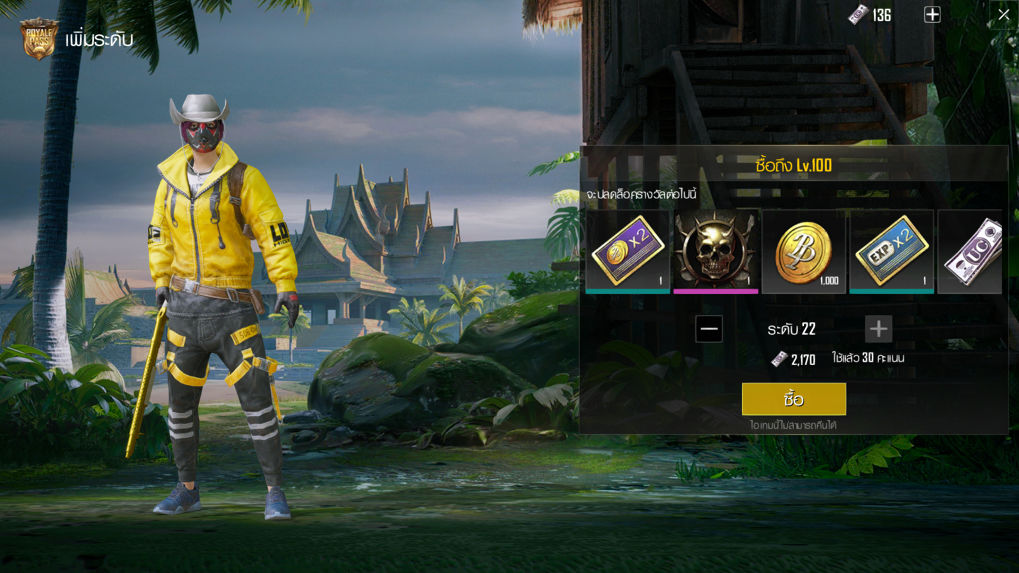Decrease the purchase level with minus

coord(709,329)
